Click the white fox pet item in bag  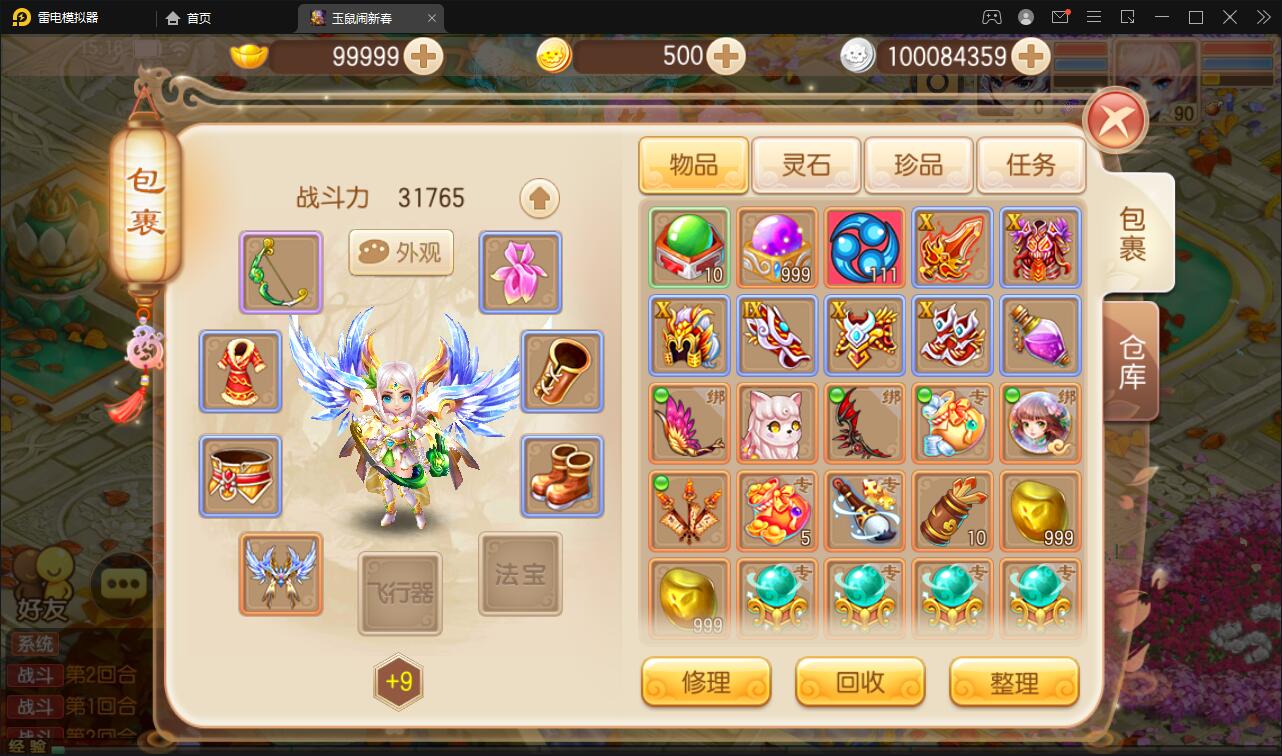click(777, 423)
